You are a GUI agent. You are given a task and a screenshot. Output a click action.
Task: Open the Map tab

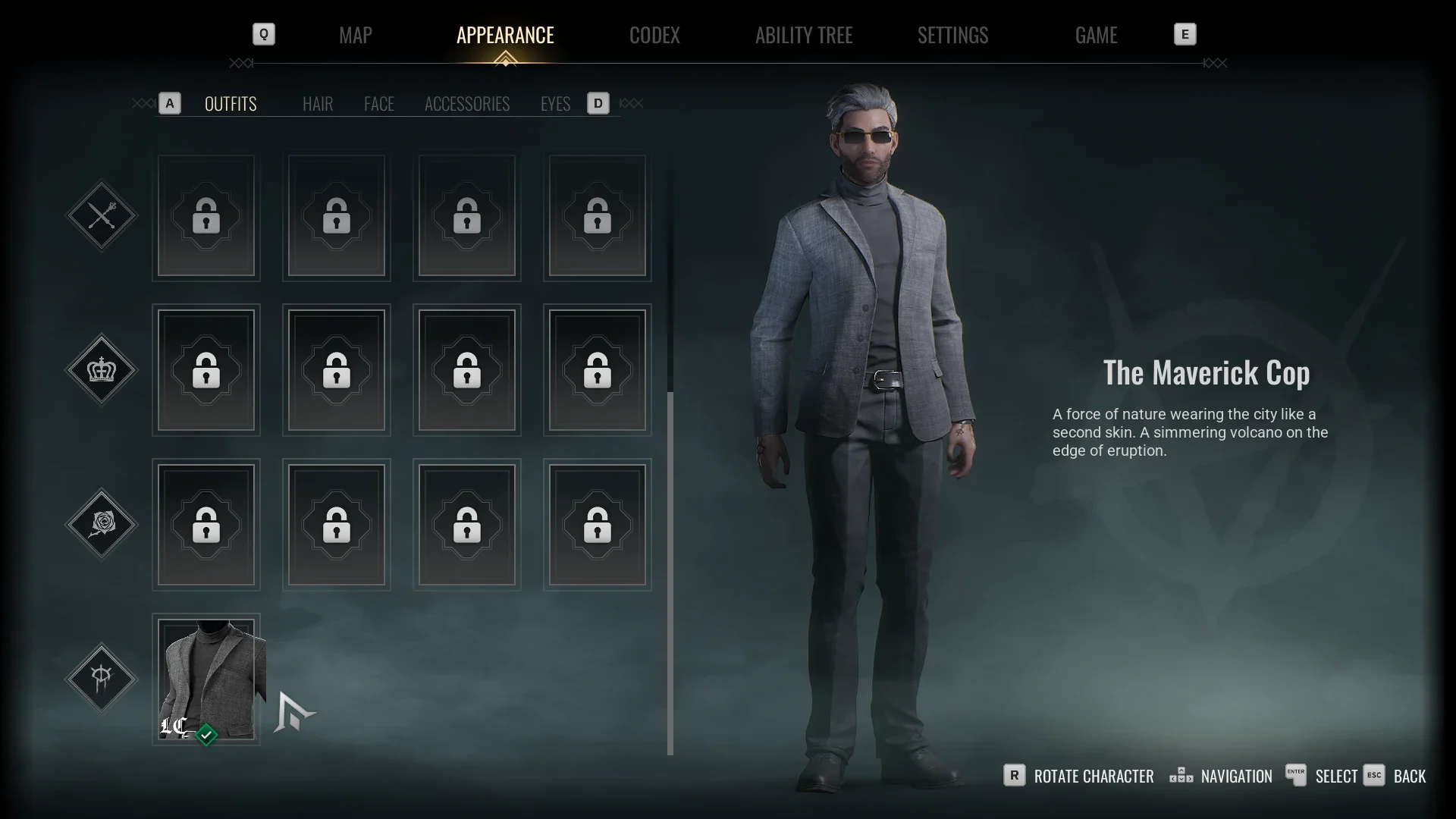355,35
